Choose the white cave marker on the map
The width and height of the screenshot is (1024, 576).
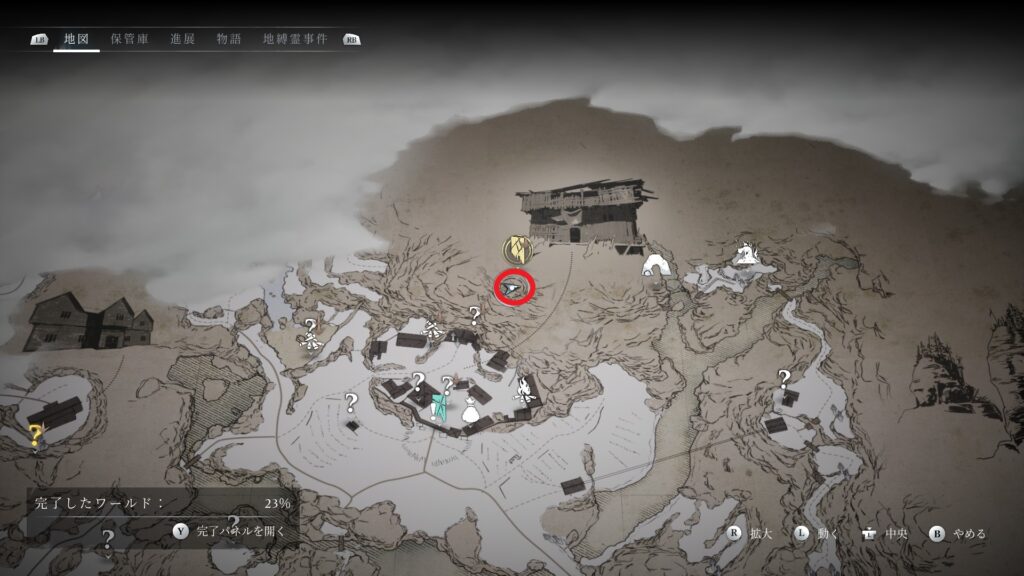click(656, 265)
